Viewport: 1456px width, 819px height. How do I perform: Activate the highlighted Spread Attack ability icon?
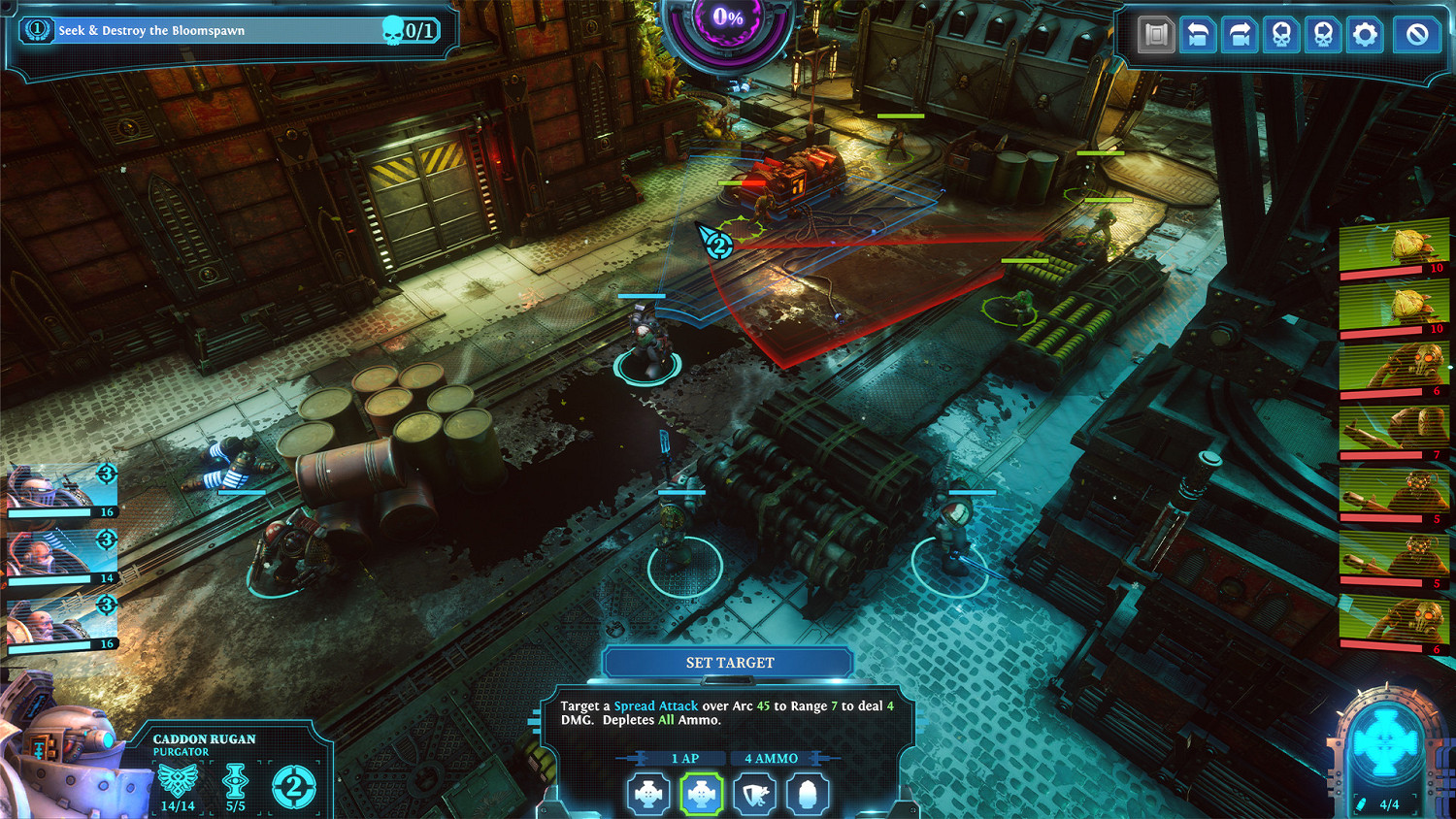pos(701,794)
